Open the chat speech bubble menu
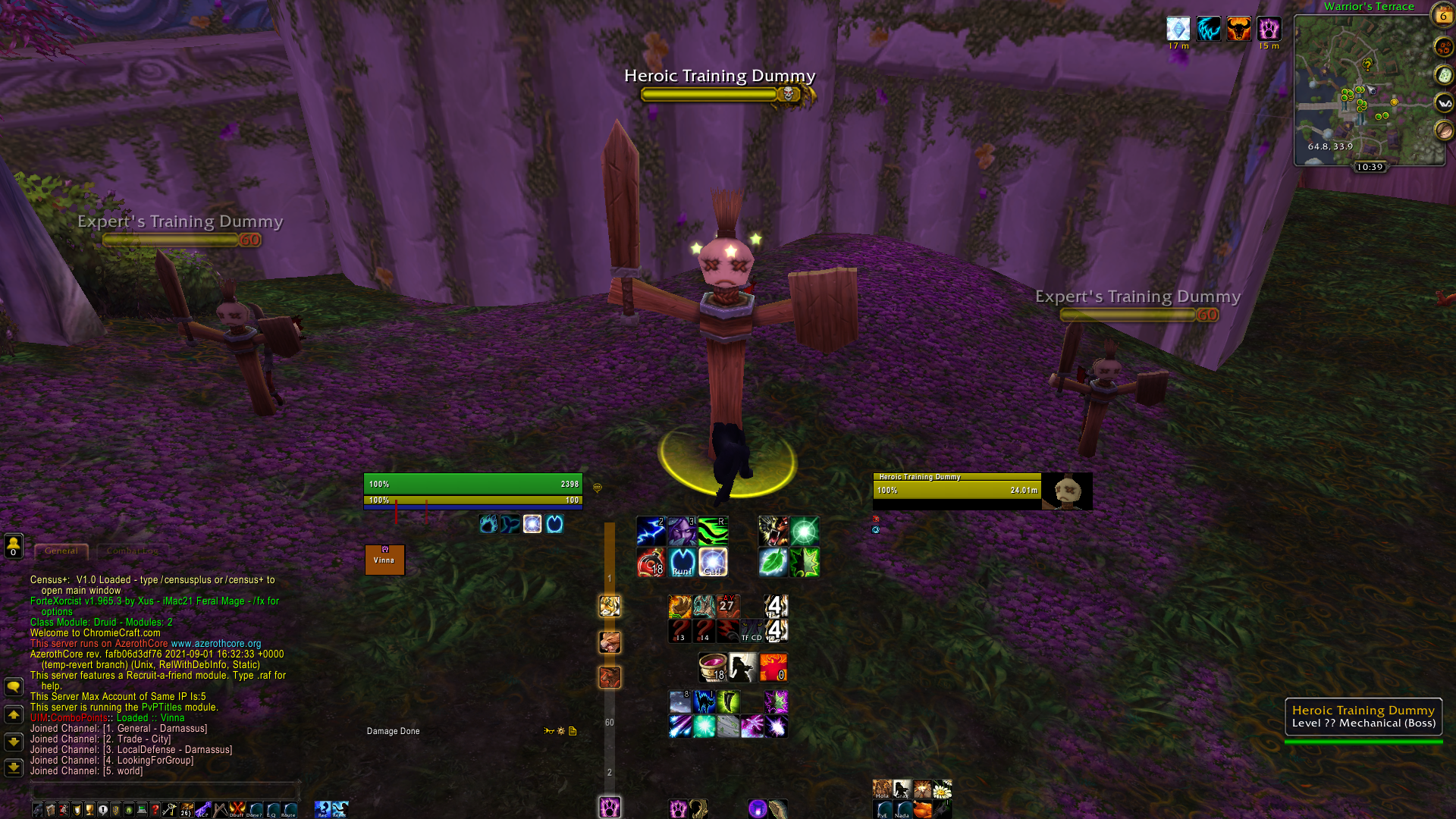 13,687
